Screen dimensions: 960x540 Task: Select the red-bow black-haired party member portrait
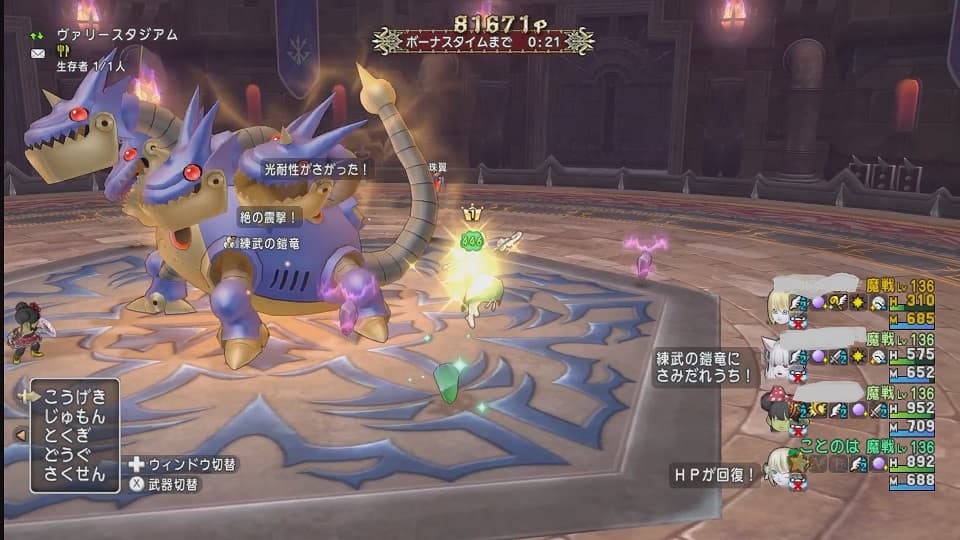[779, 405]
